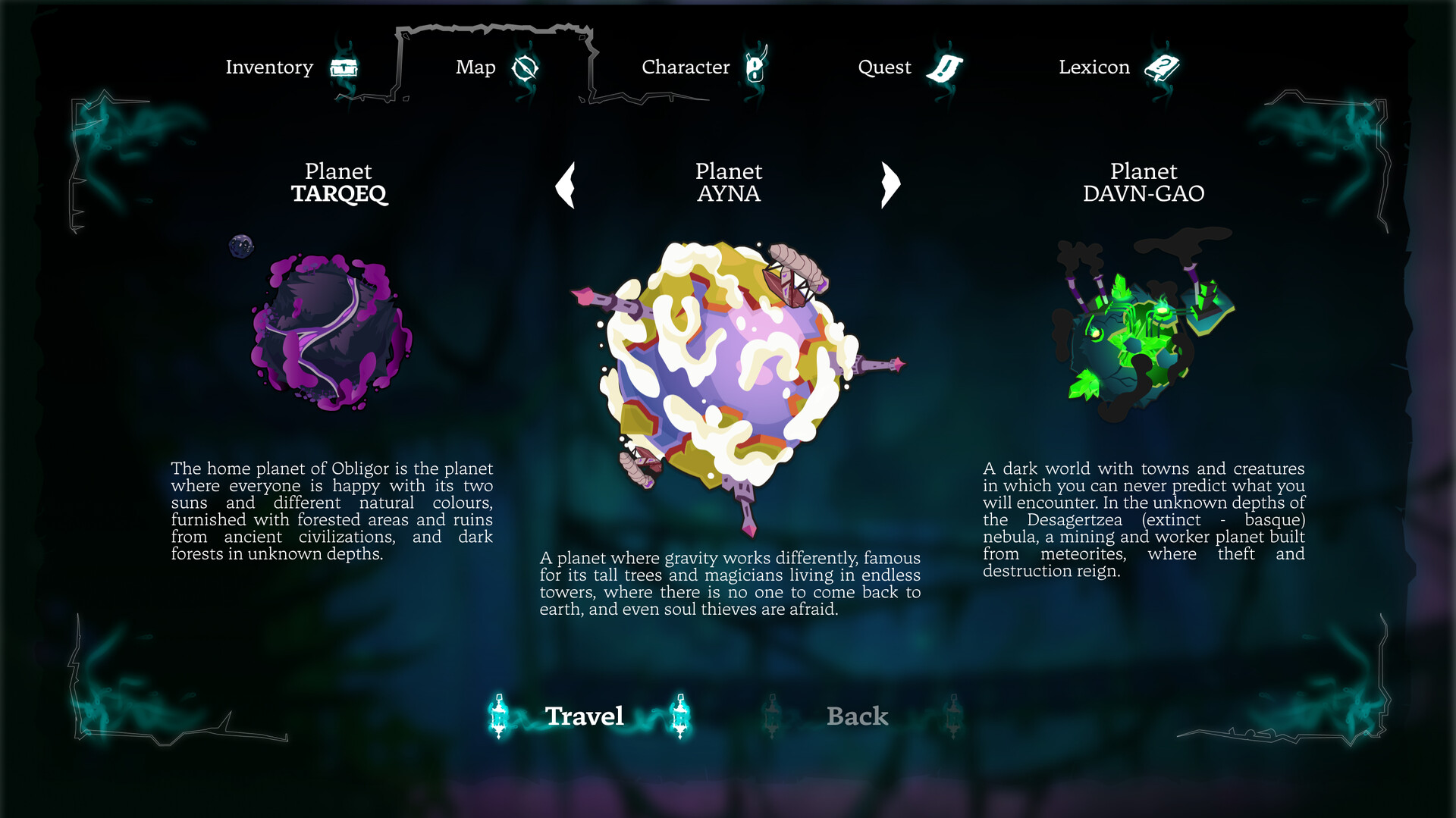Click the Planet AYNA title text
The width and height of the screenshot is (1456, 818).
729,183
